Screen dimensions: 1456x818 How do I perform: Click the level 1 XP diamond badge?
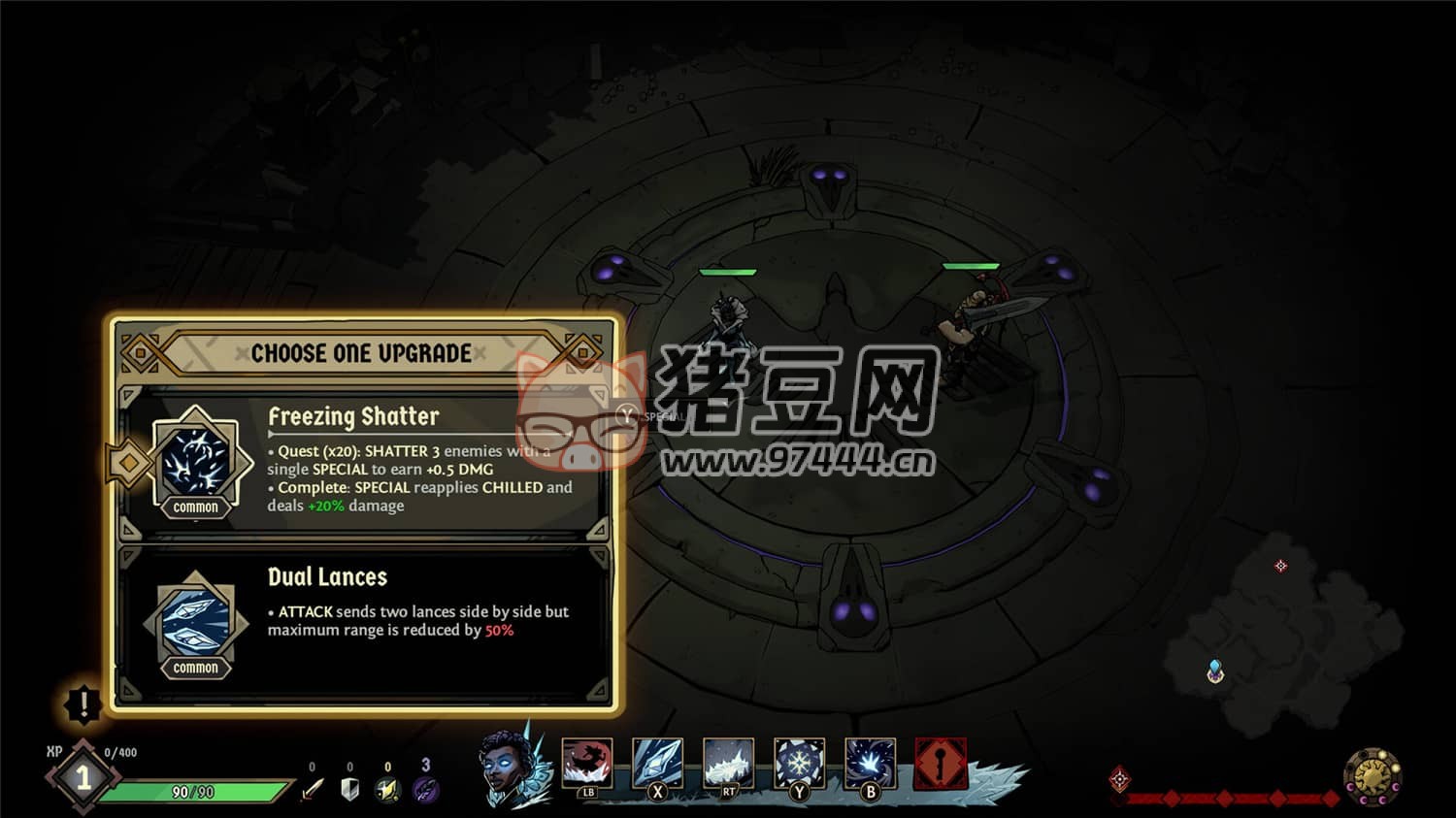pos(83,777)
